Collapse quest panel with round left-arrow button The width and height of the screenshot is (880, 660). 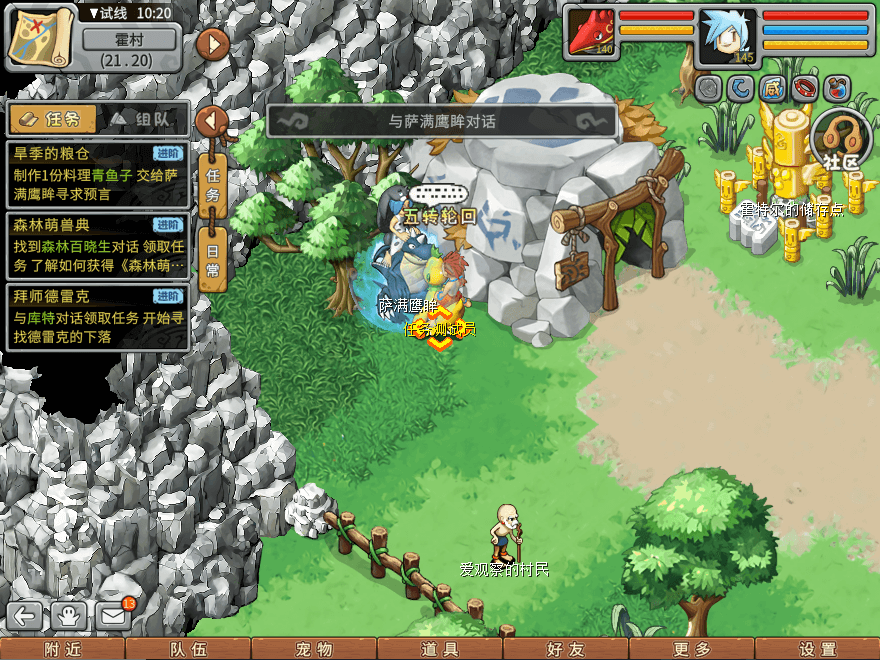212,121
